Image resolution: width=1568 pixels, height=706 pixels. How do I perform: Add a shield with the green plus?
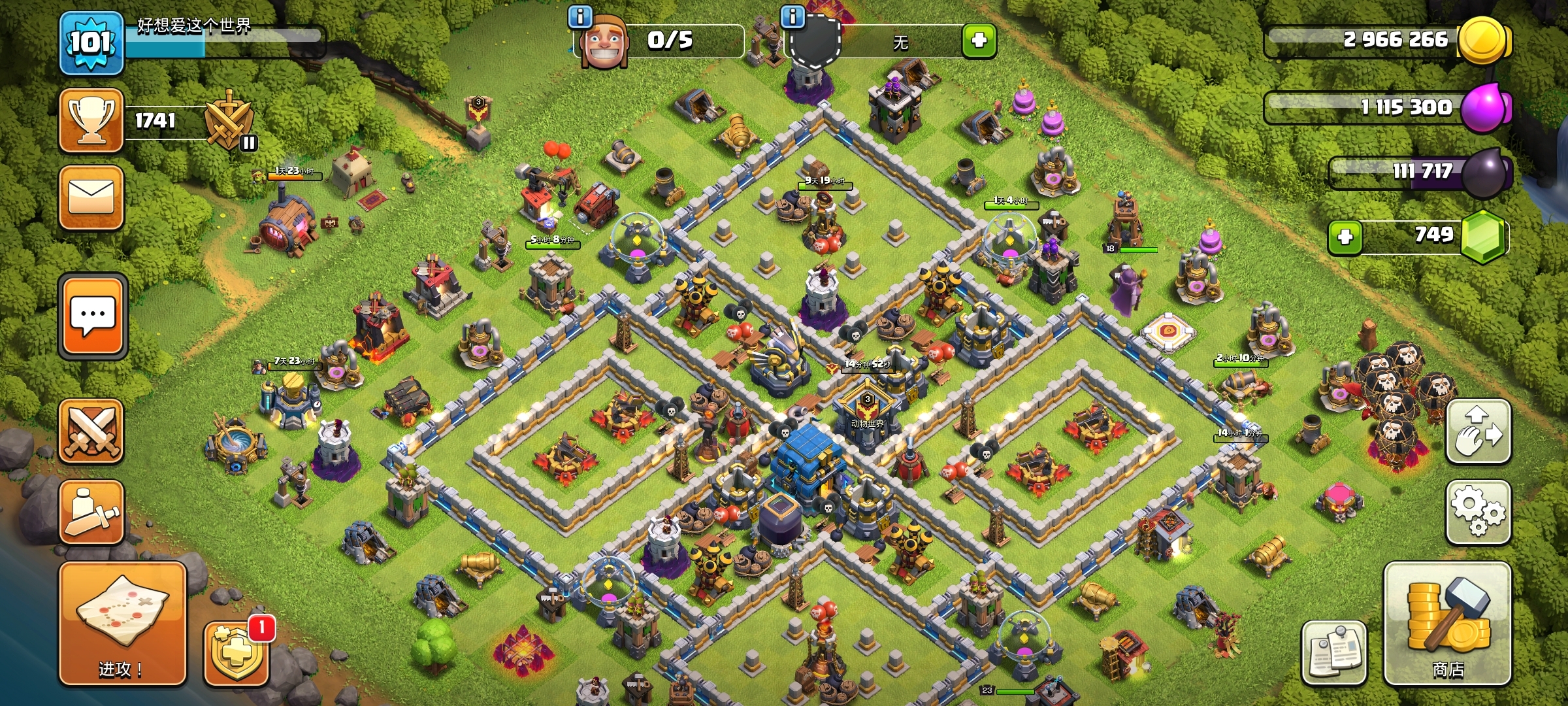point(979,41)
